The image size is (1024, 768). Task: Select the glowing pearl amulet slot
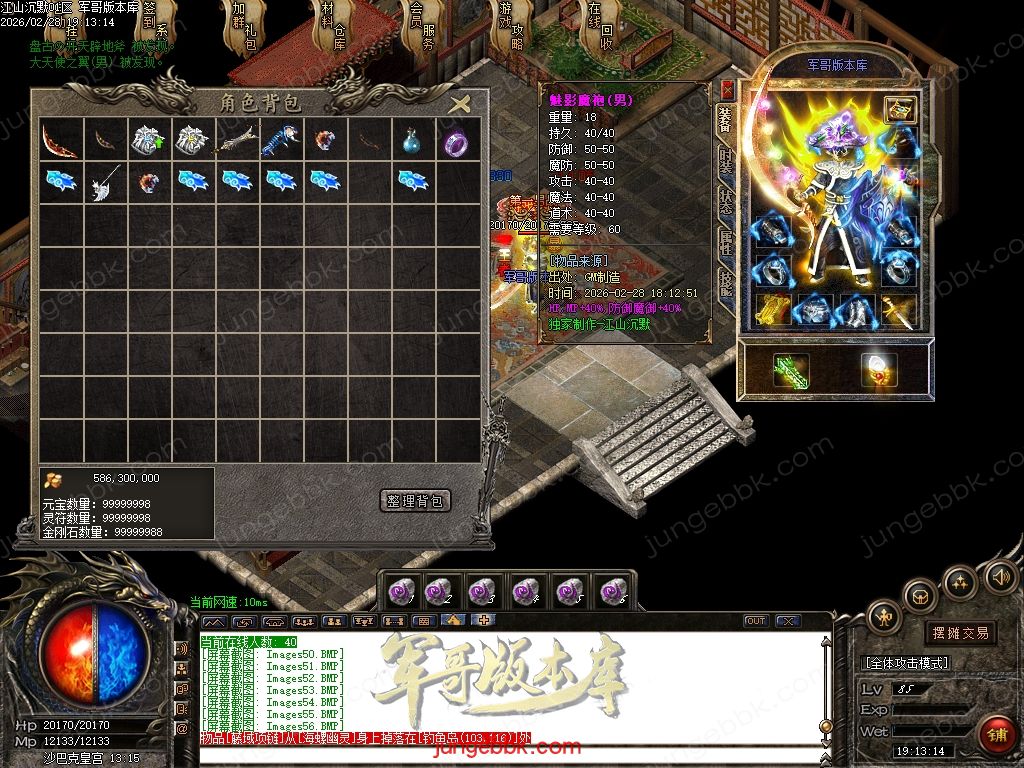click(879, 371)
